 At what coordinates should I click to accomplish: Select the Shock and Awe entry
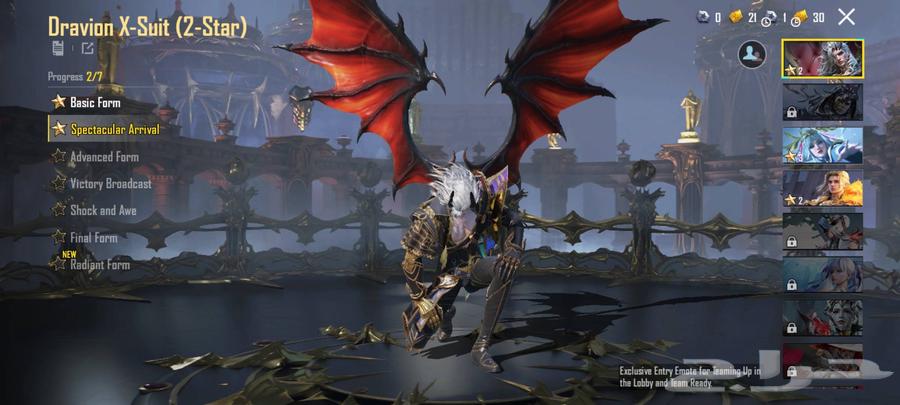tap(102, 211)
